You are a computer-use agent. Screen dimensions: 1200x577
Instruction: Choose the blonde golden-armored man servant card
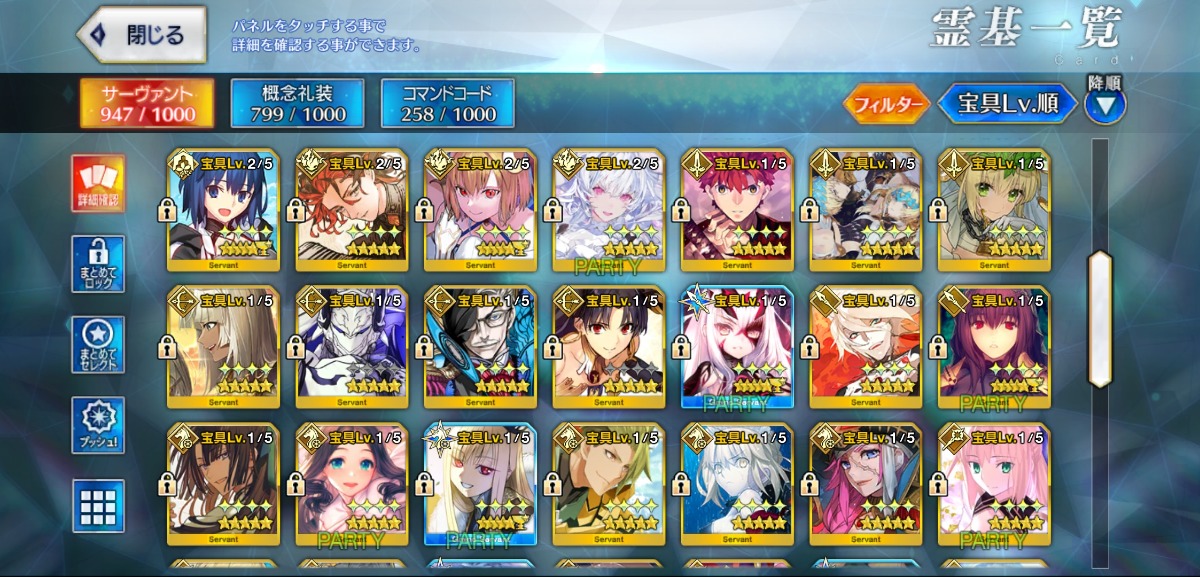(x=609, y=484)
